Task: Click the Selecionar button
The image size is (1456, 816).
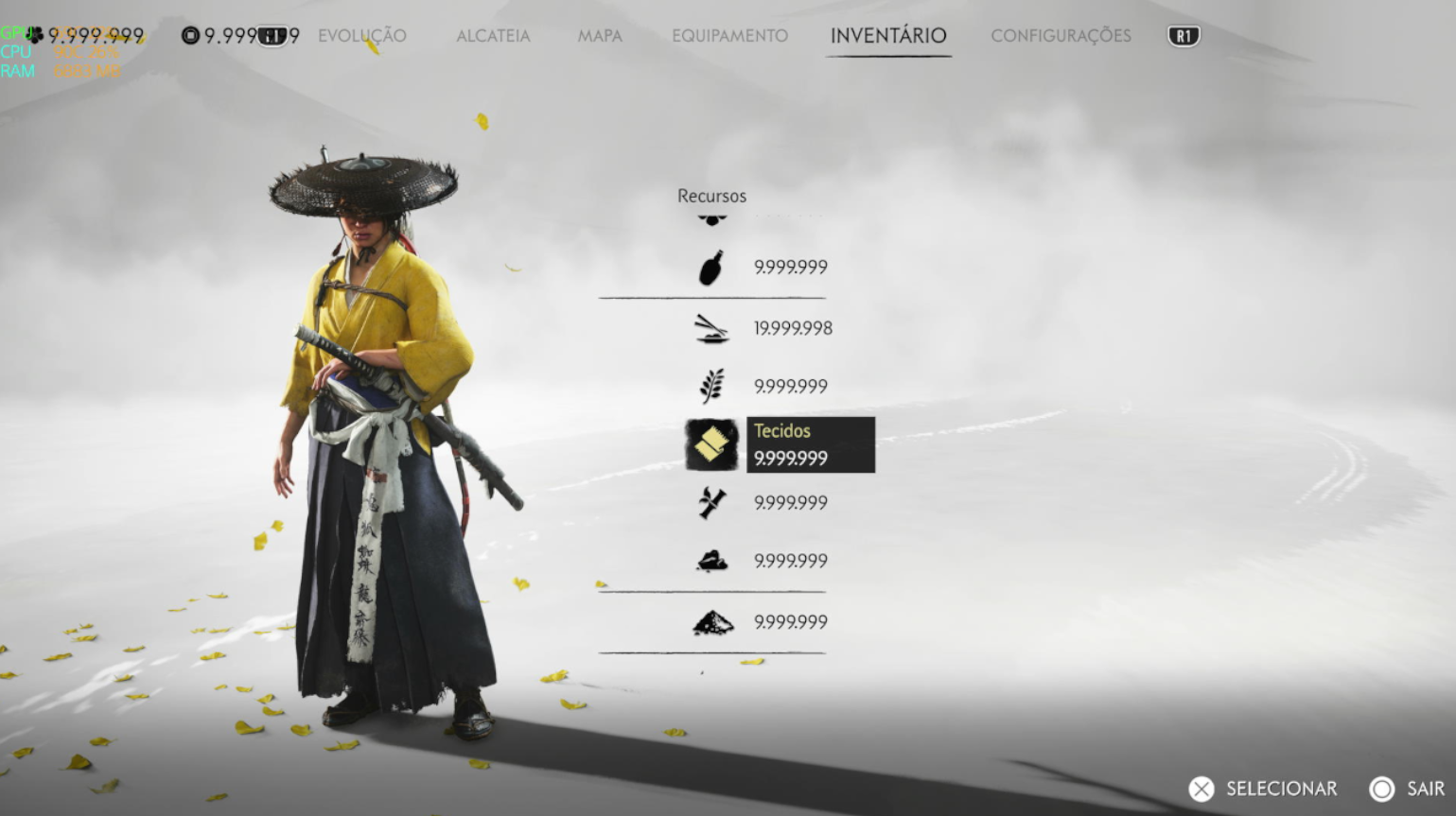Action: point(1264,789)
